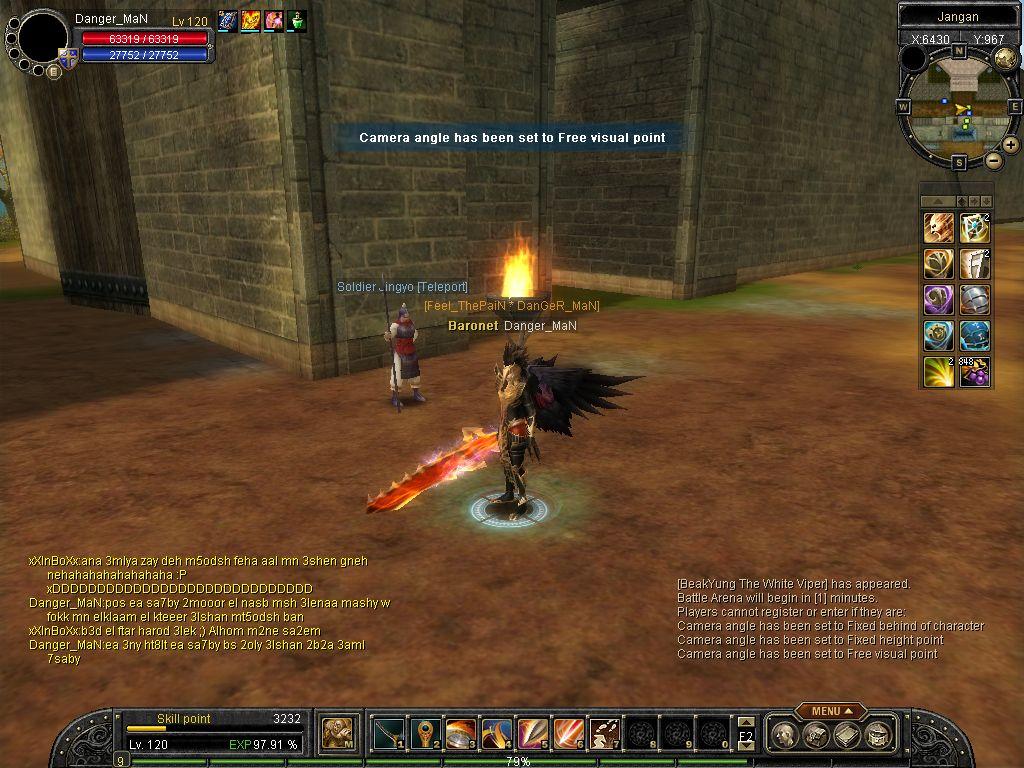Activate the skull skill in the side quickbar
This screenshot has width=1024, height=768.
[x=938, y=229]
